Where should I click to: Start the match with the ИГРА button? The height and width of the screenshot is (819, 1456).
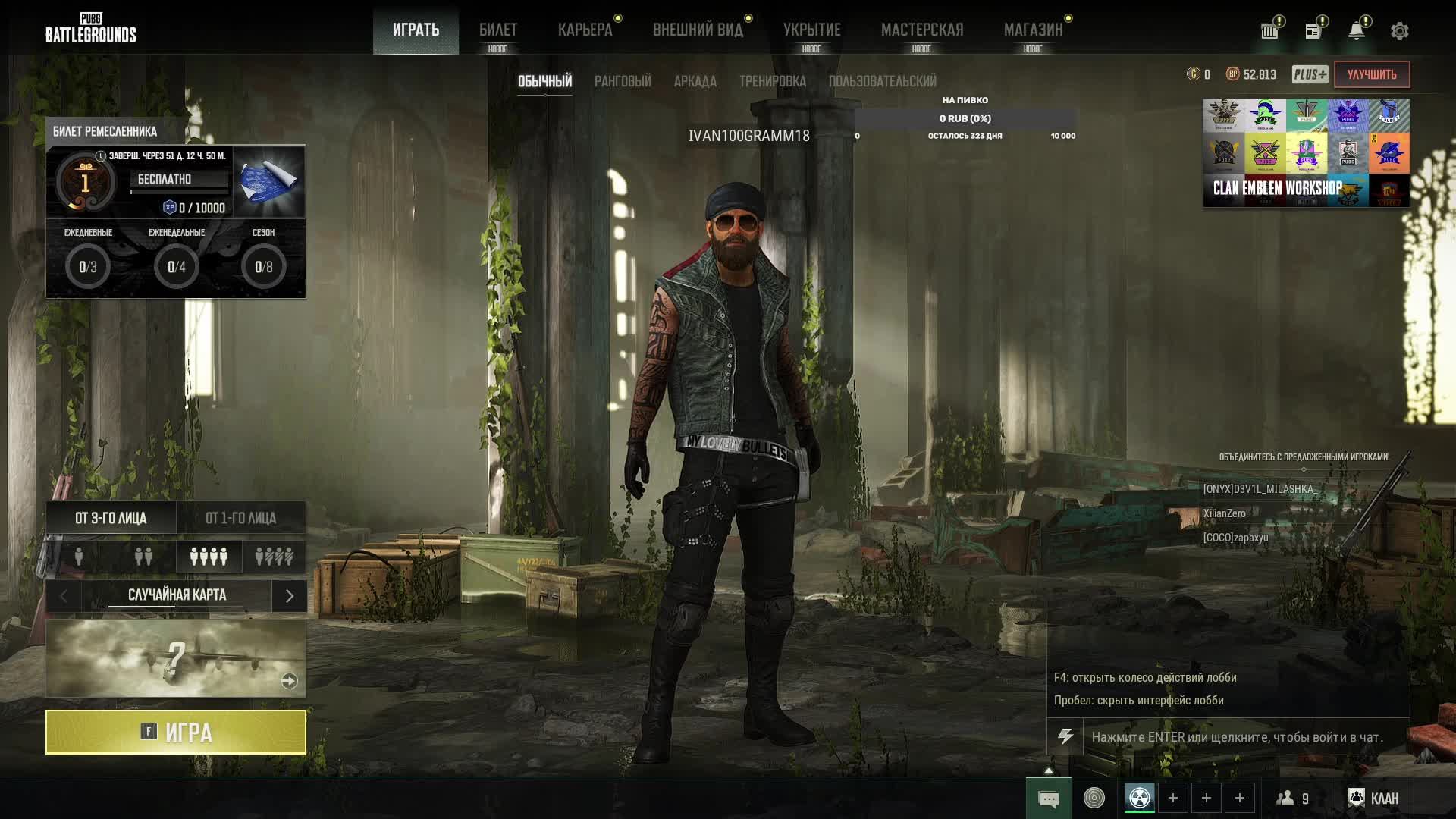[176, 733]
